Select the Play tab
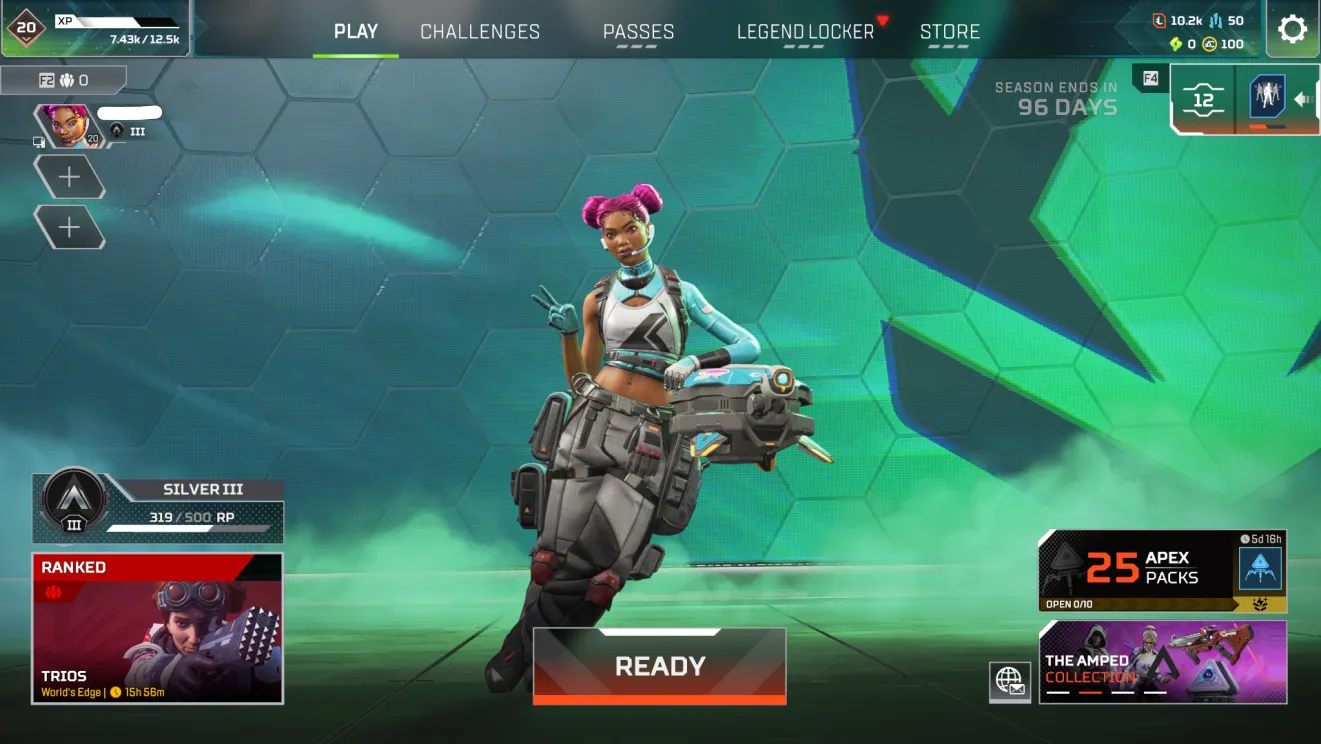 click(356, 31)
